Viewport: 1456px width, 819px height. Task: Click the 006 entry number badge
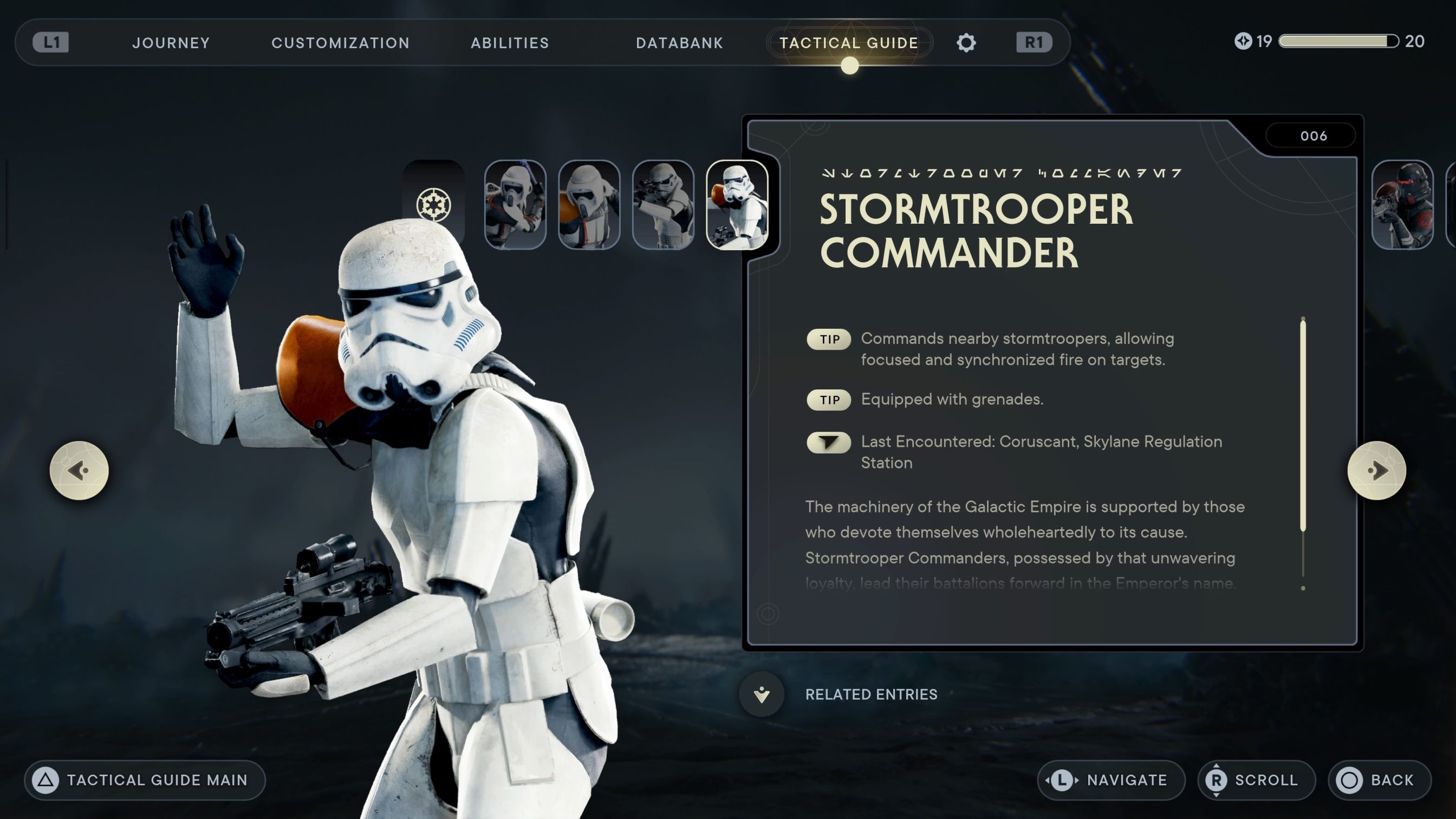pos(1311,135)
